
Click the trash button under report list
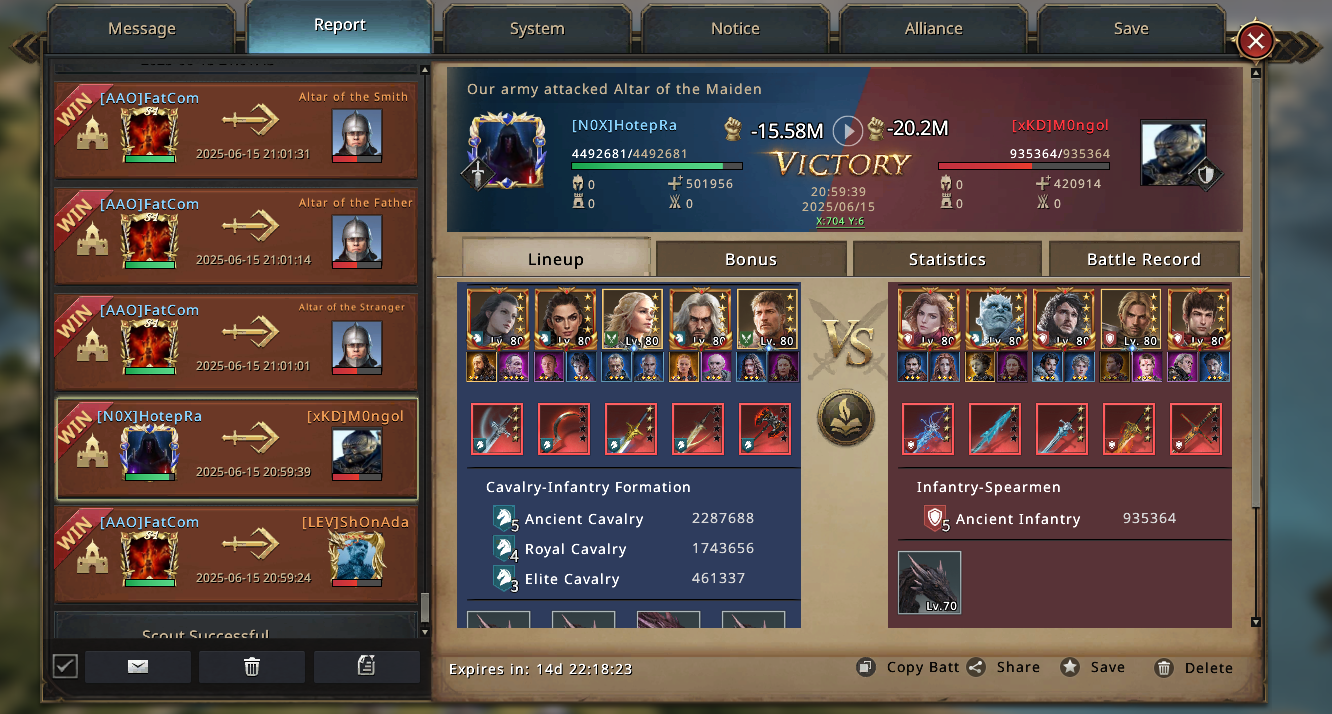coord(252,667)
